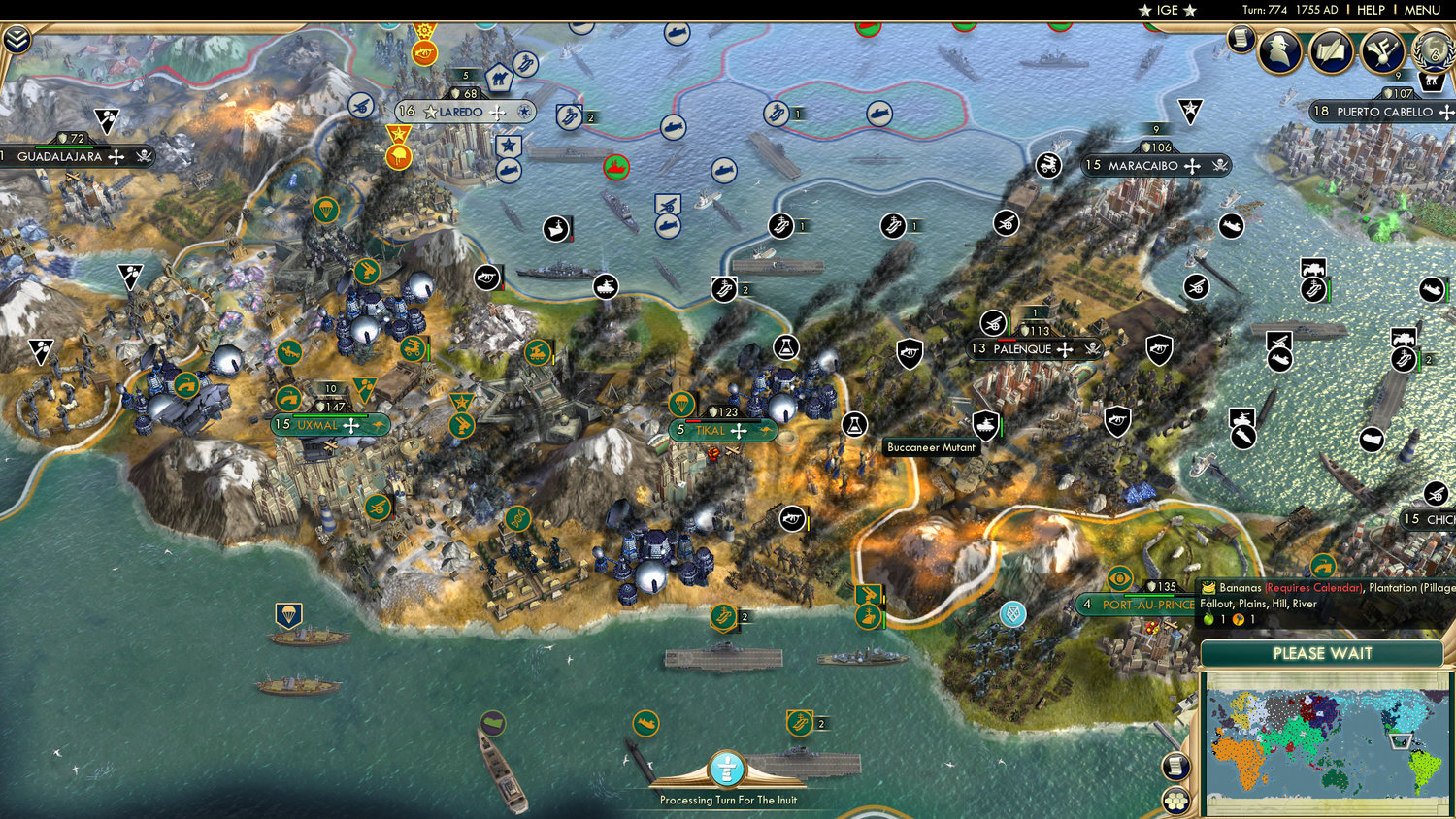Open the espionage overview spy icon
The image size is (1456, 819).
tap(1278, 51)
